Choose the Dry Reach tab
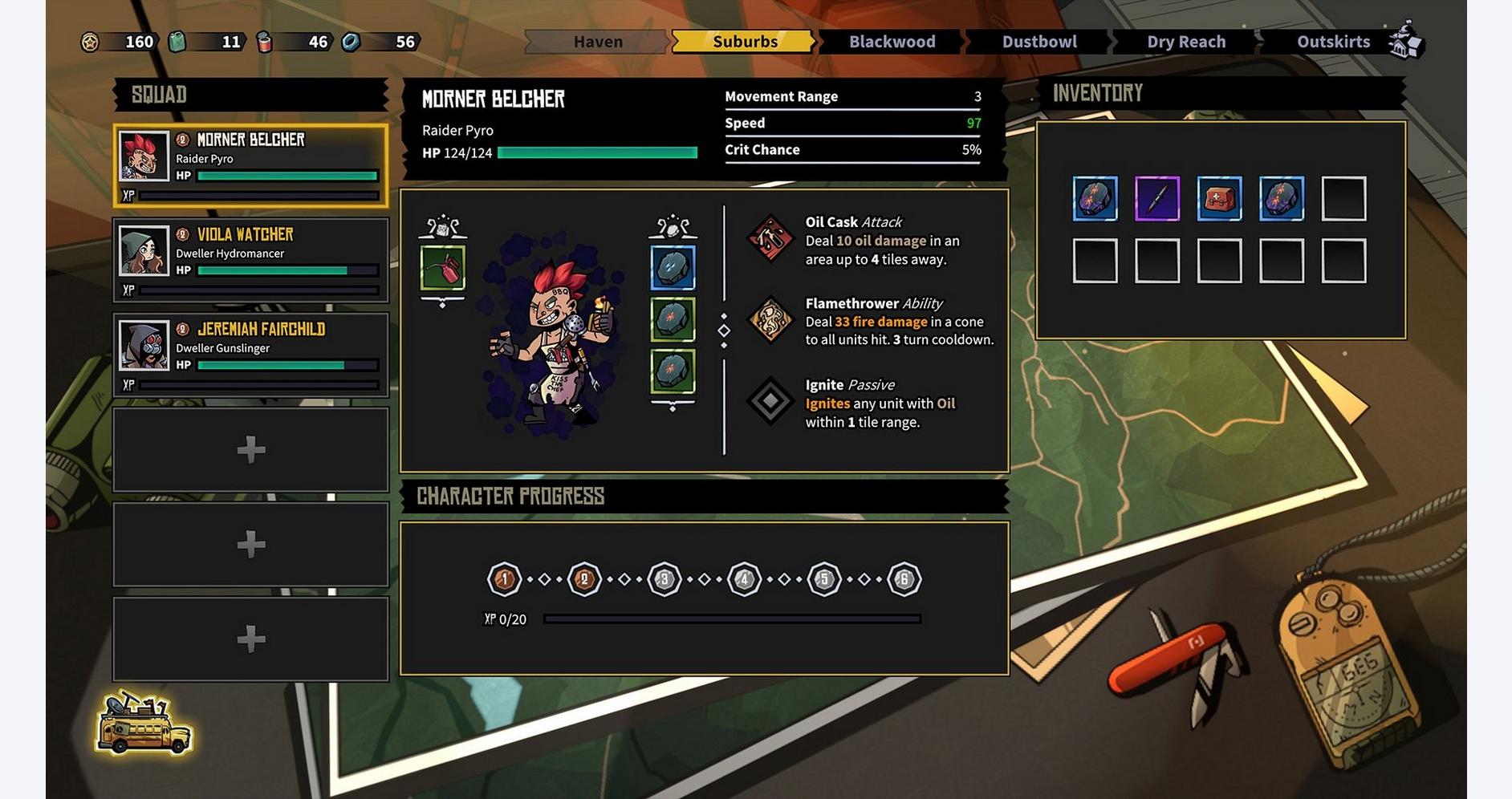The width and height of the screenshot is (1512, 799). (1185, 42)
